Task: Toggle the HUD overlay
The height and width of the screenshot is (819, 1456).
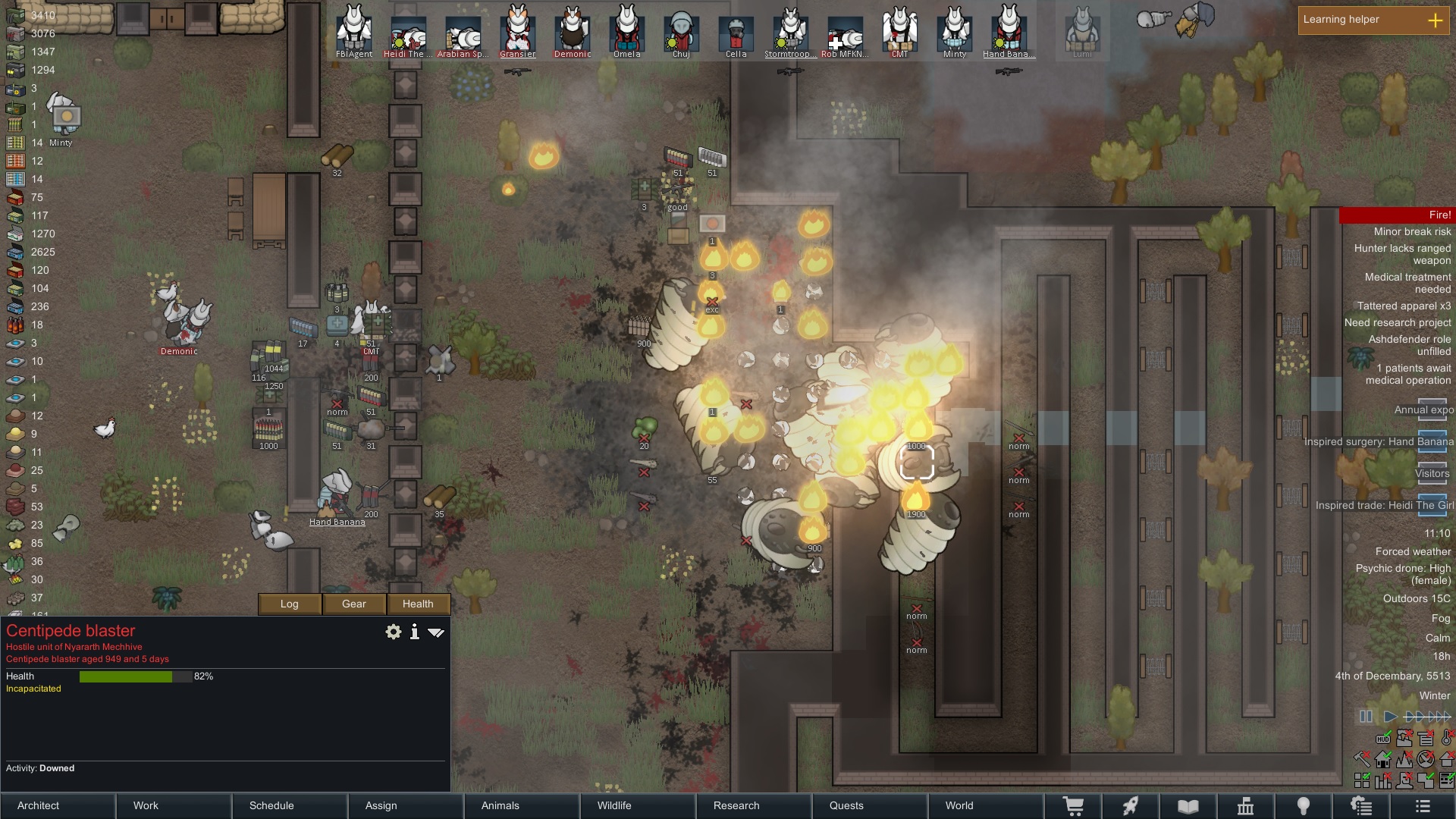Action: click(x=1382, y=739)
